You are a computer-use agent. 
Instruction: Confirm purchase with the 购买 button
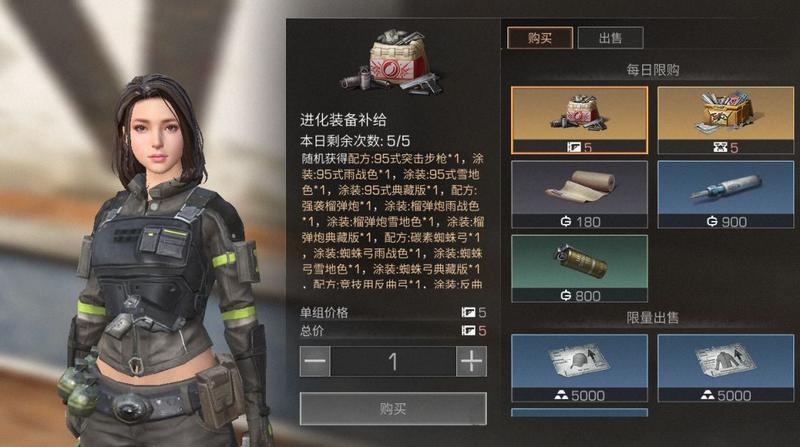[x=393, y=408]
